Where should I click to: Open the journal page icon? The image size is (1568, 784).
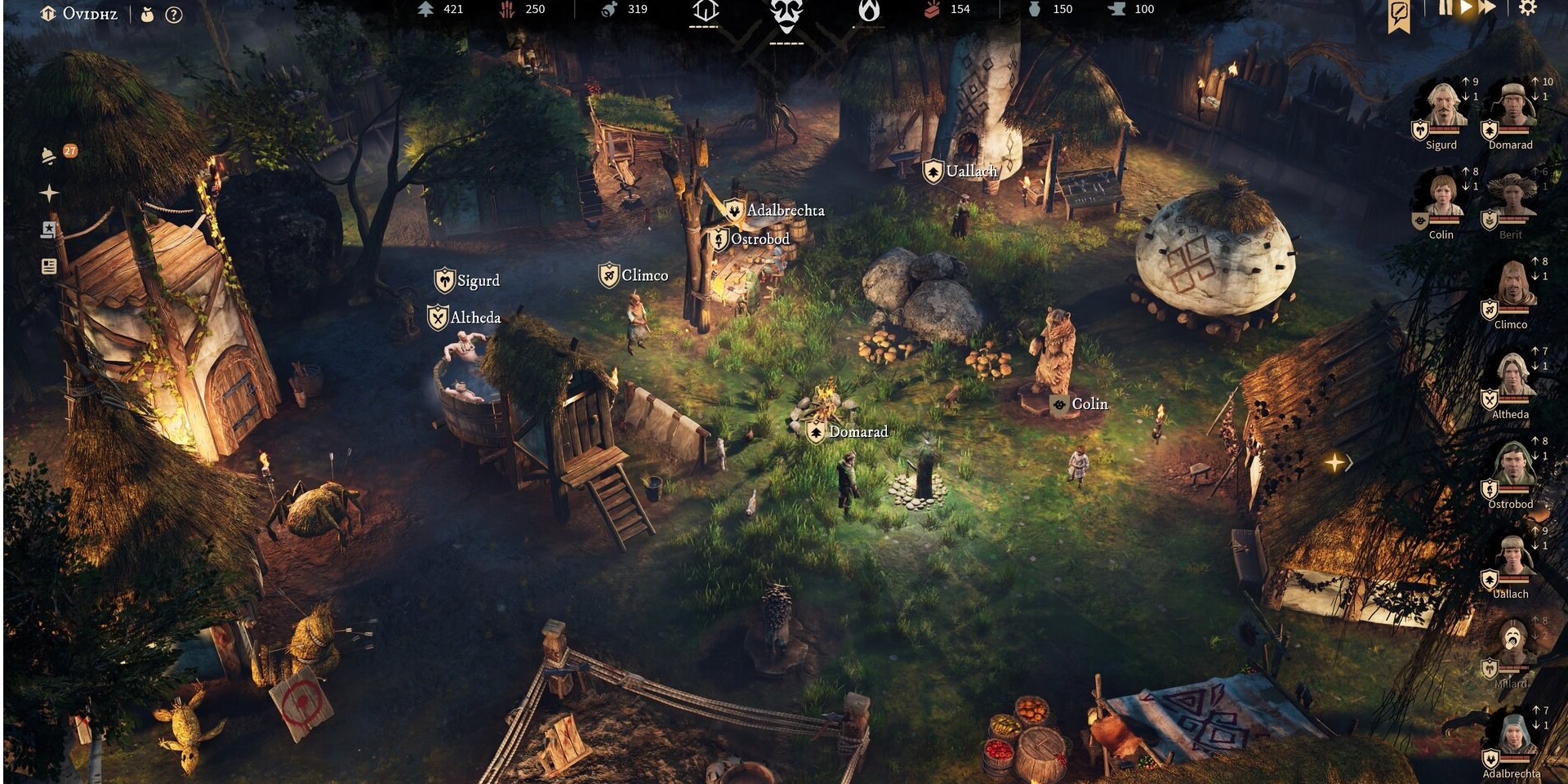click(49, 266)
